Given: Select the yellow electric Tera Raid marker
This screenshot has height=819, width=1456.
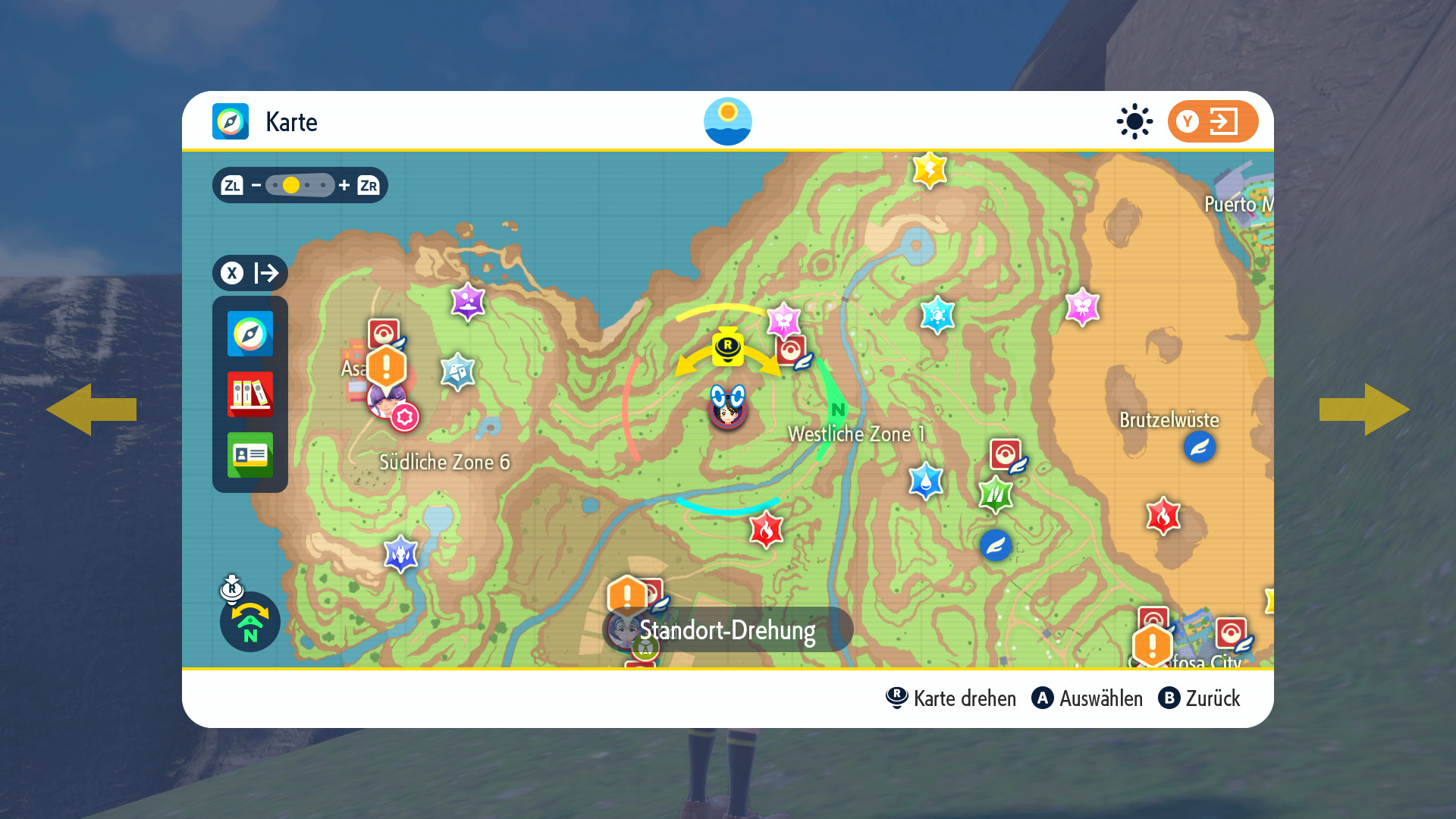Looking at the screenshot, I should 930,169.
